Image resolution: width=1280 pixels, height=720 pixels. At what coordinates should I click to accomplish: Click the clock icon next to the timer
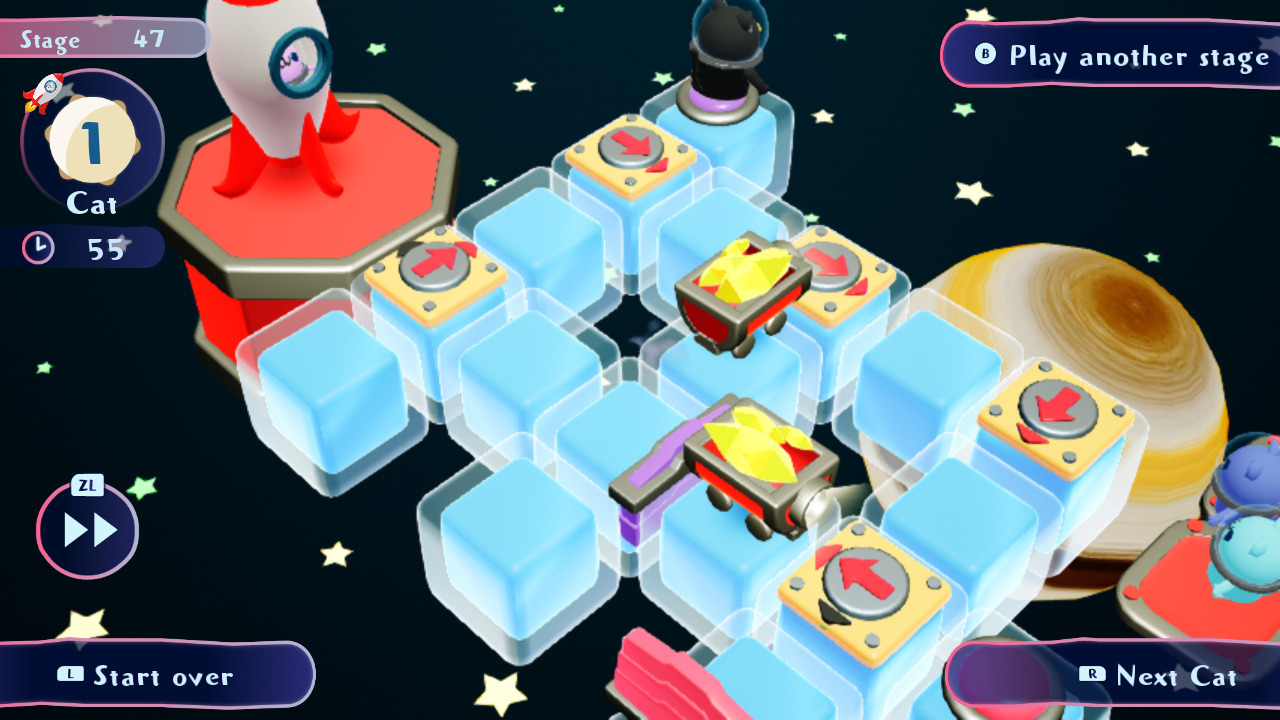pyautogui.click(x=37, y=247)
